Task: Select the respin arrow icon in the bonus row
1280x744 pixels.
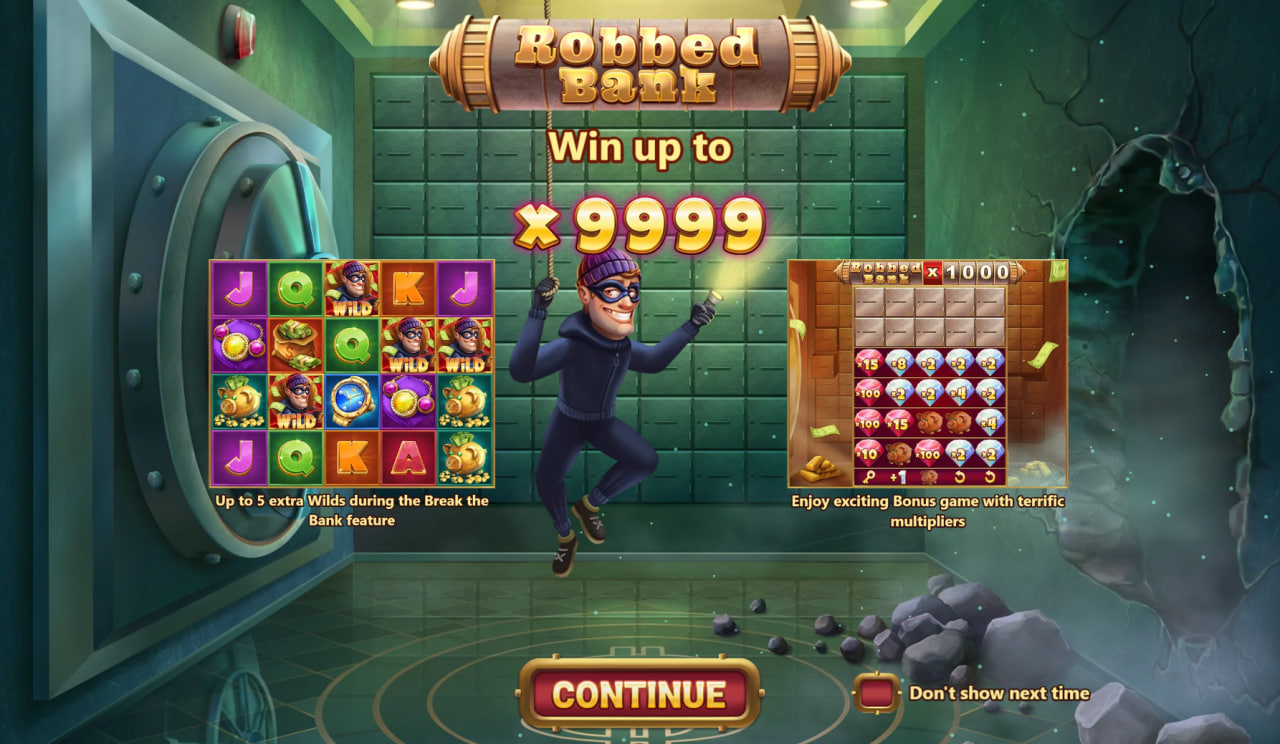Action: [960, 475]
